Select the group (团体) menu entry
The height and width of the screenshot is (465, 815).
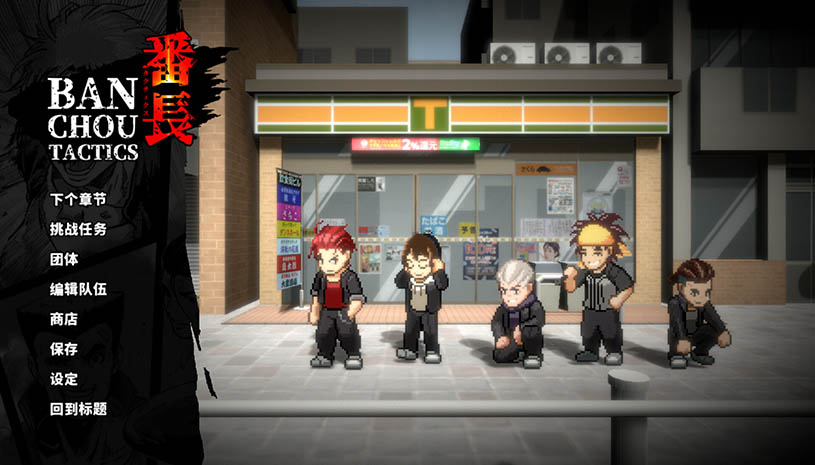(x=64, y=259)
